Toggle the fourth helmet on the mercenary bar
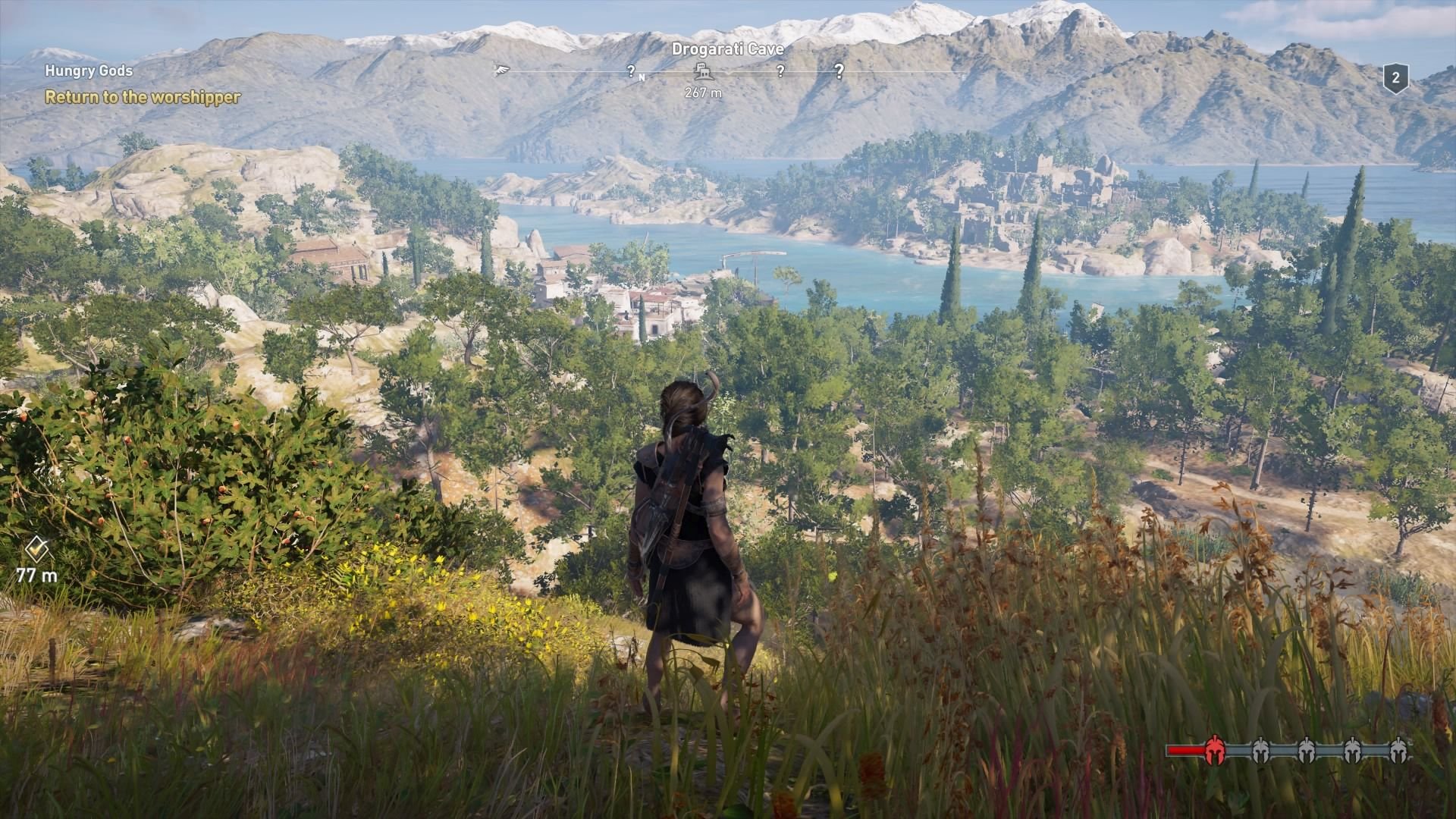The width and height of the screenshot is (1456, 819). (x=1353, y=751)
